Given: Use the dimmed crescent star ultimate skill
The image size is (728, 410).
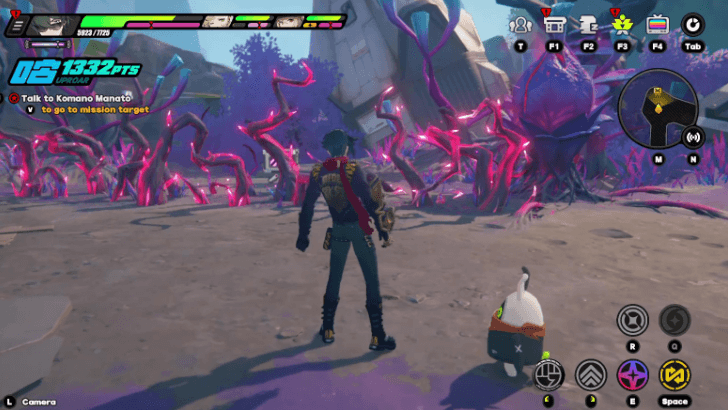Looking at the screenshot, I should point(674,320).
